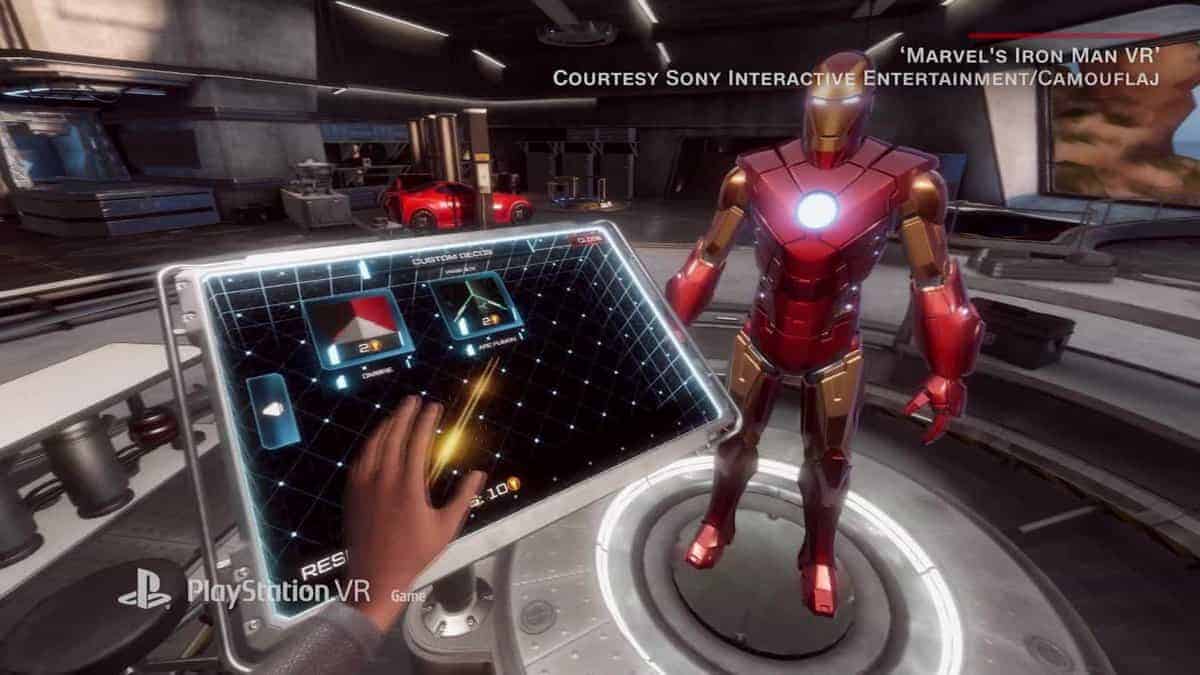Select the red chevron custom deco tile

tap(354, 329)
